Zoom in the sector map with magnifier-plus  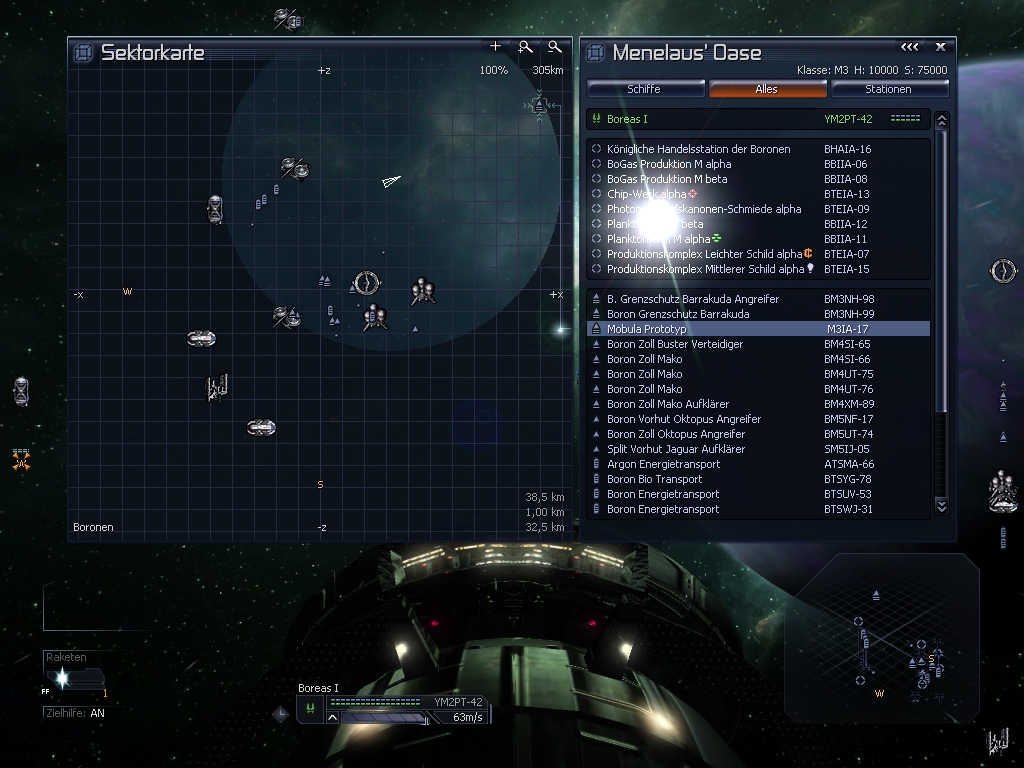(525, 47)
